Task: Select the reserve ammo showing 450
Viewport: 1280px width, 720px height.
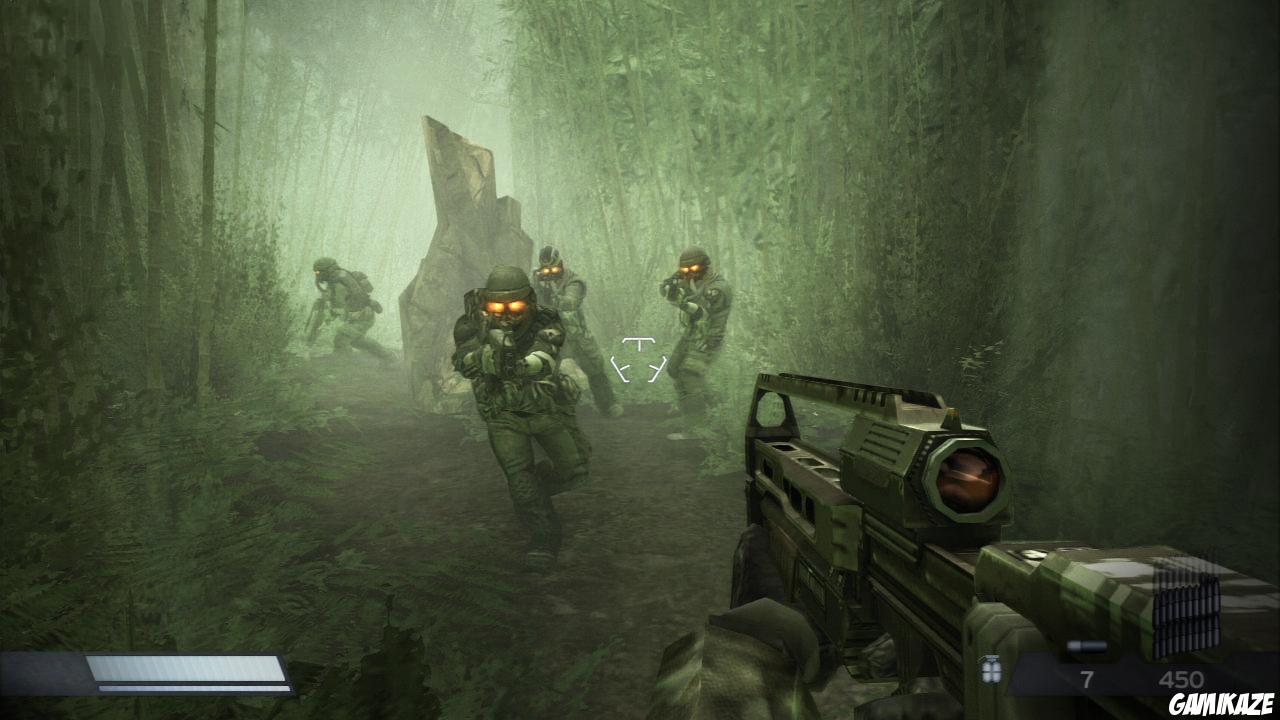Action: coord(1183,676)
